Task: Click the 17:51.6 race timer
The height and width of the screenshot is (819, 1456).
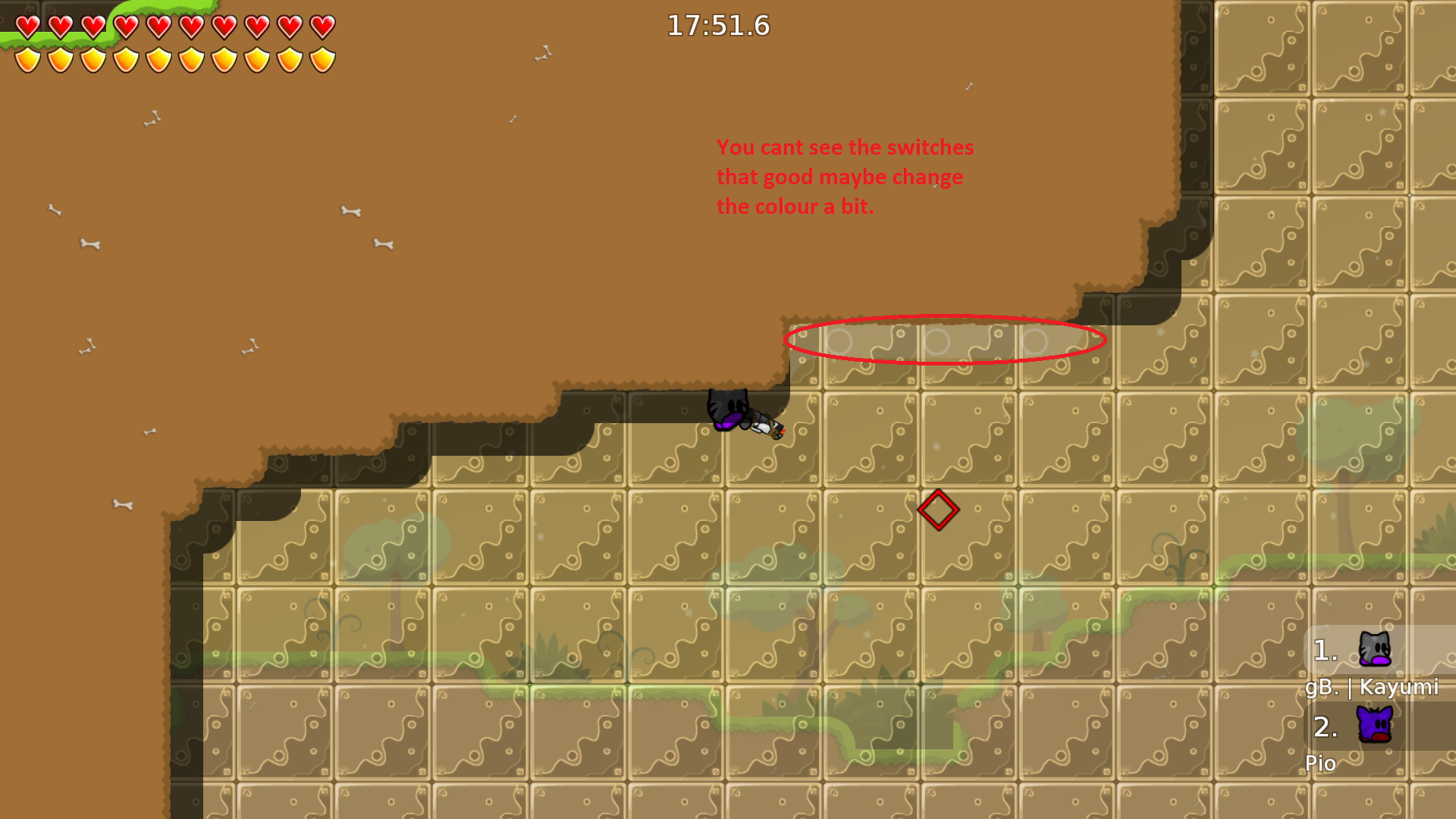Action: [717, 26]
